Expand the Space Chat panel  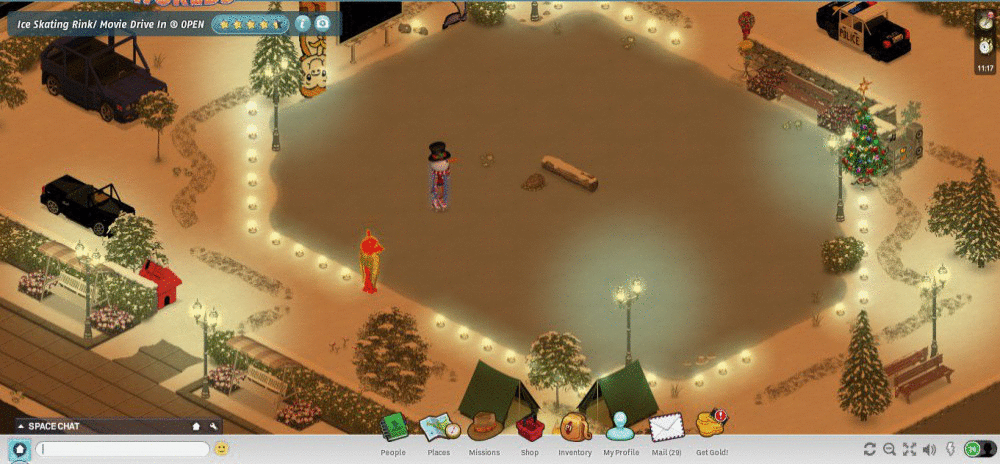pyautogui.click(x=21, y=426)
